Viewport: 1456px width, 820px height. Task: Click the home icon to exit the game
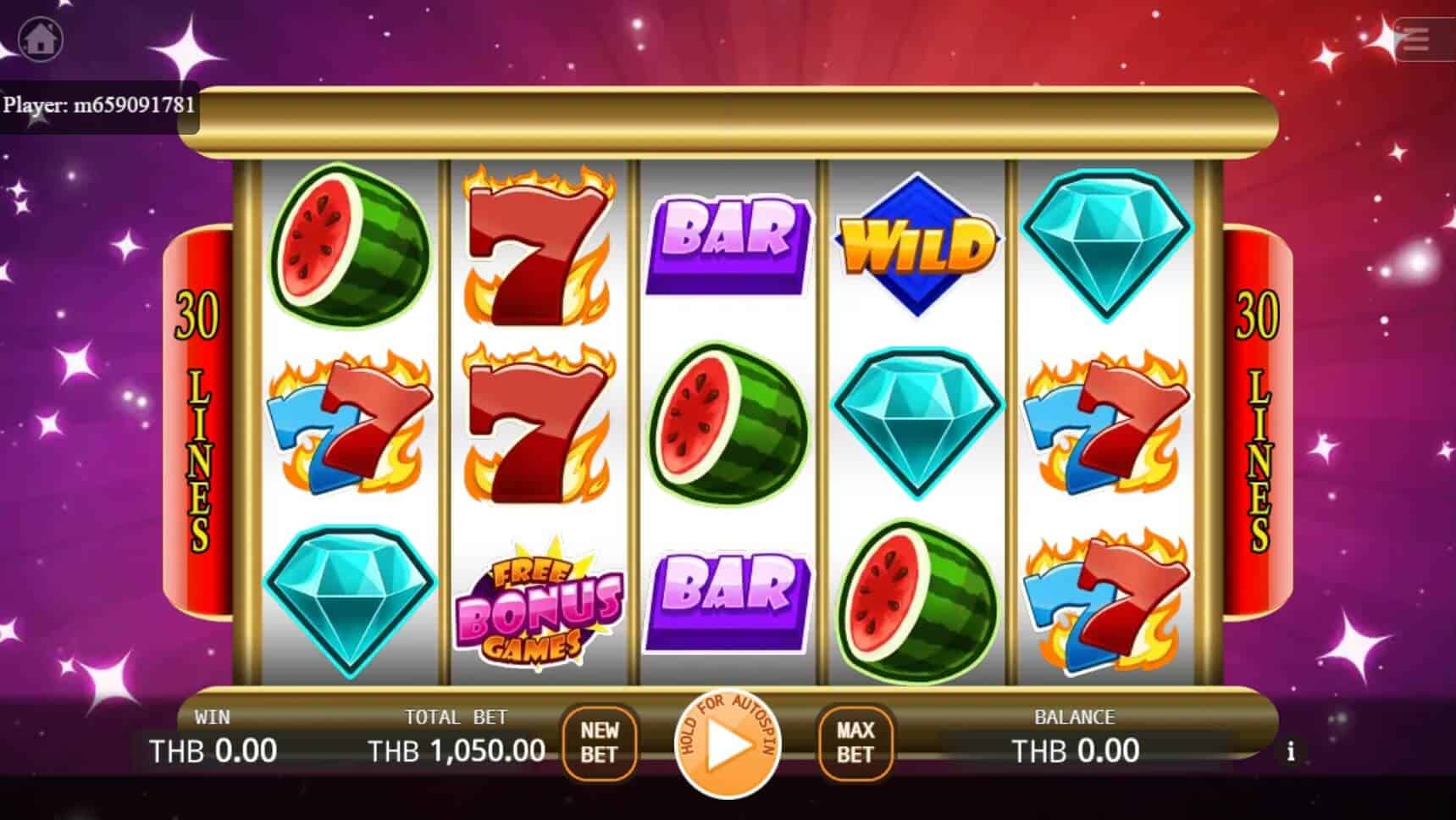click(41, 40)
